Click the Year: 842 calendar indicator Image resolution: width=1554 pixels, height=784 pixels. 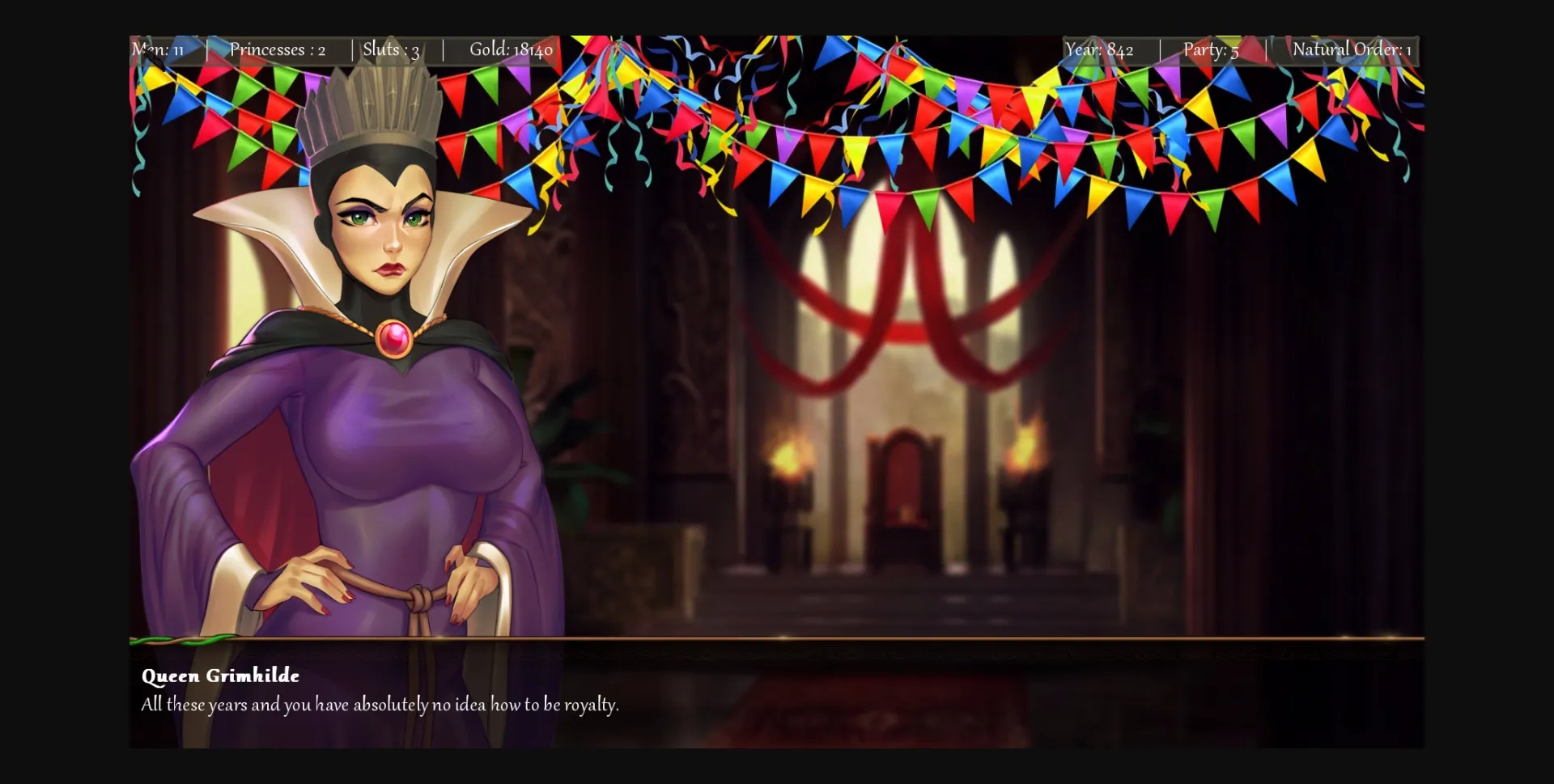tap(1099, 49)
